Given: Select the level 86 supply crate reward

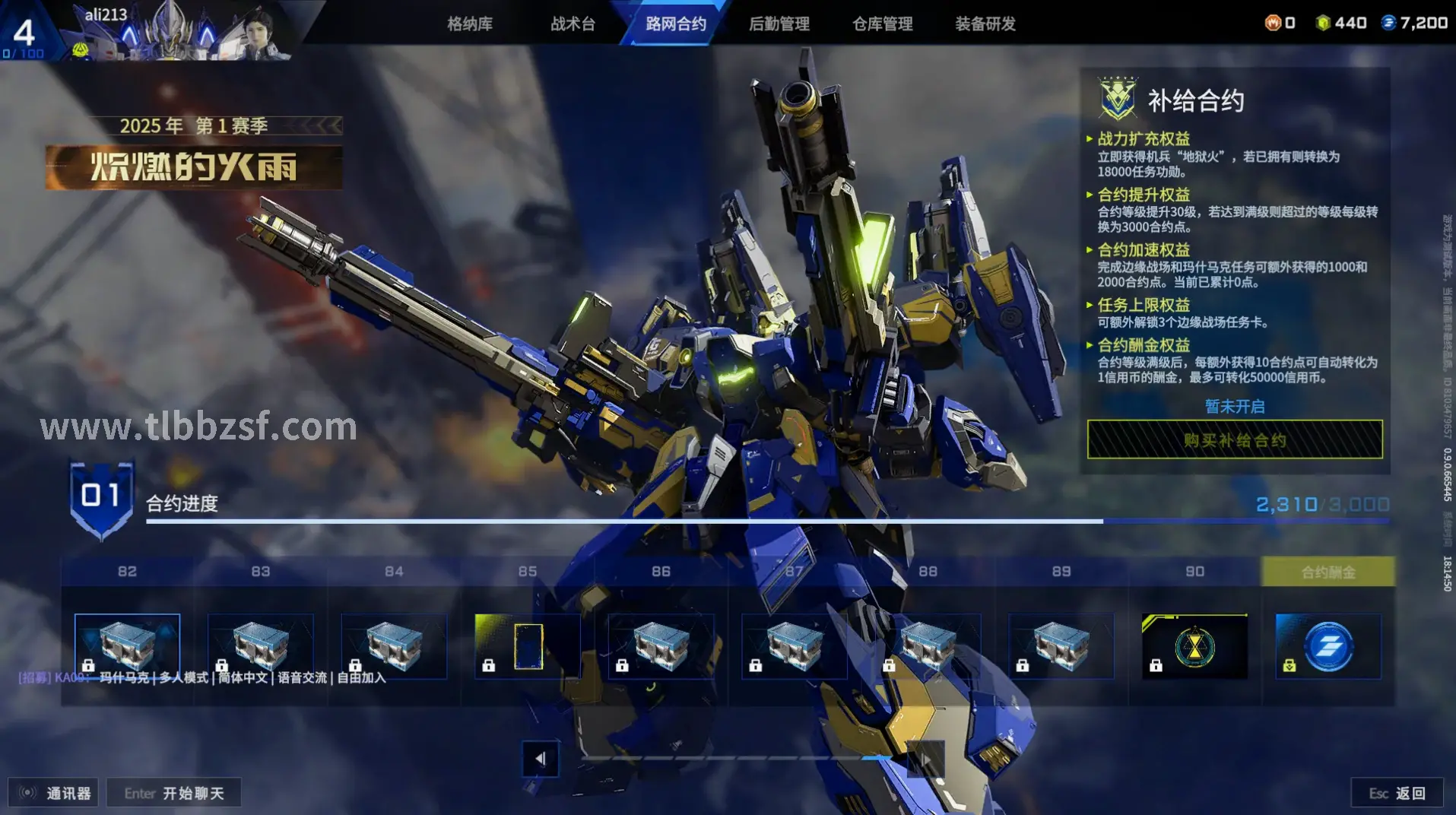Looking at the screenshot, I should 661,645.
